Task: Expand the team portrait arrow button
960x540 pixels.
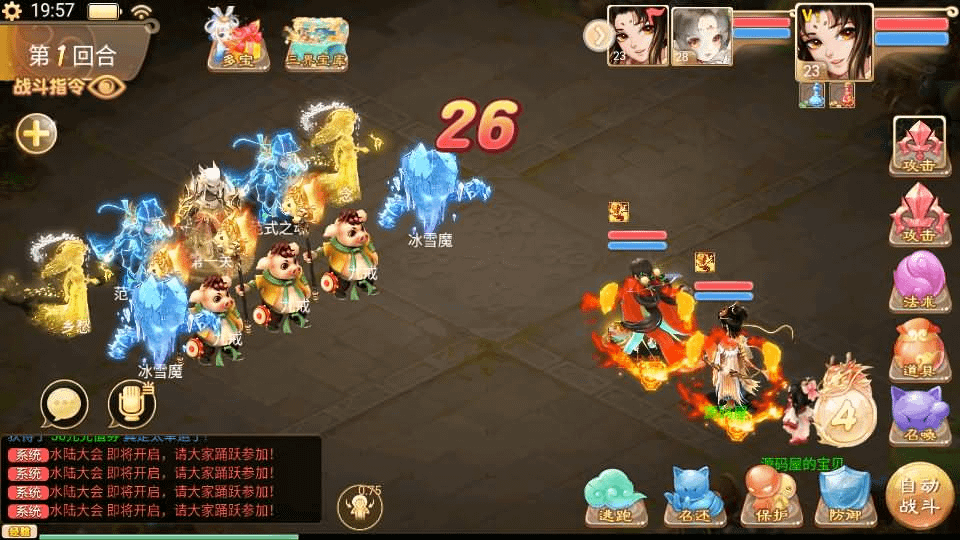Action: point(597,36)
